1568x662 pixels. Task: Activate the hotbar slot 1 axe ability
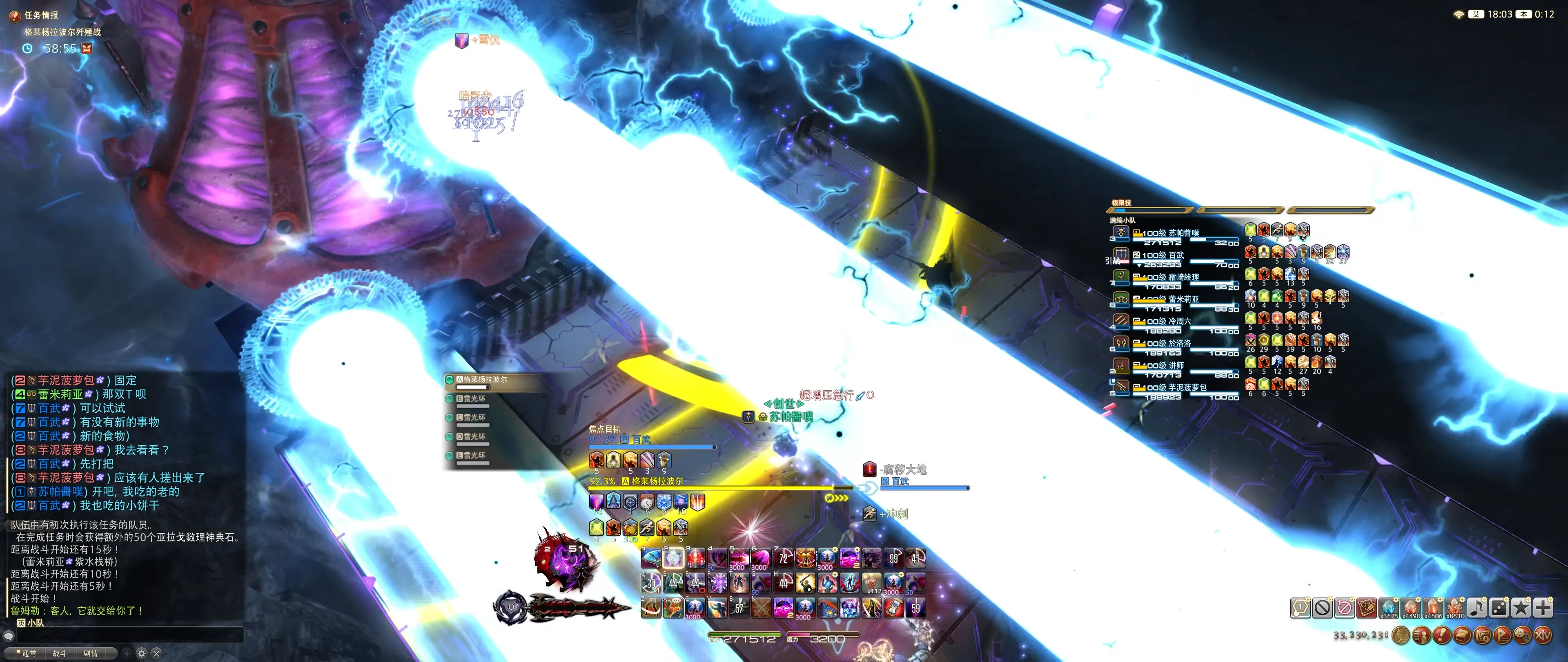coord(651,558)
